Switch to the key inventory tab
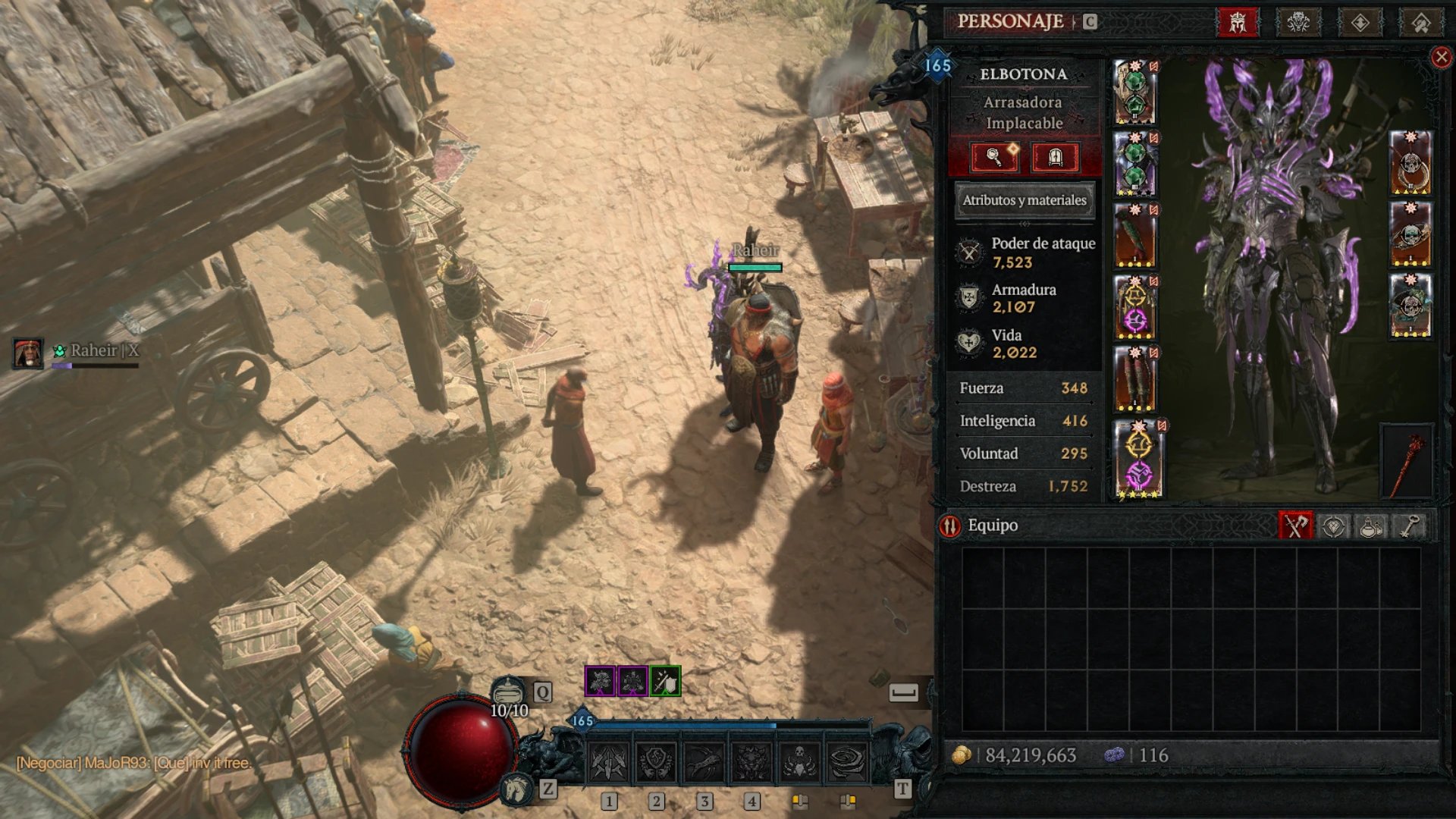Image resolution: width=1456 pixels, height=819 pixels. pyautogui.click(x=1409, y=526)
